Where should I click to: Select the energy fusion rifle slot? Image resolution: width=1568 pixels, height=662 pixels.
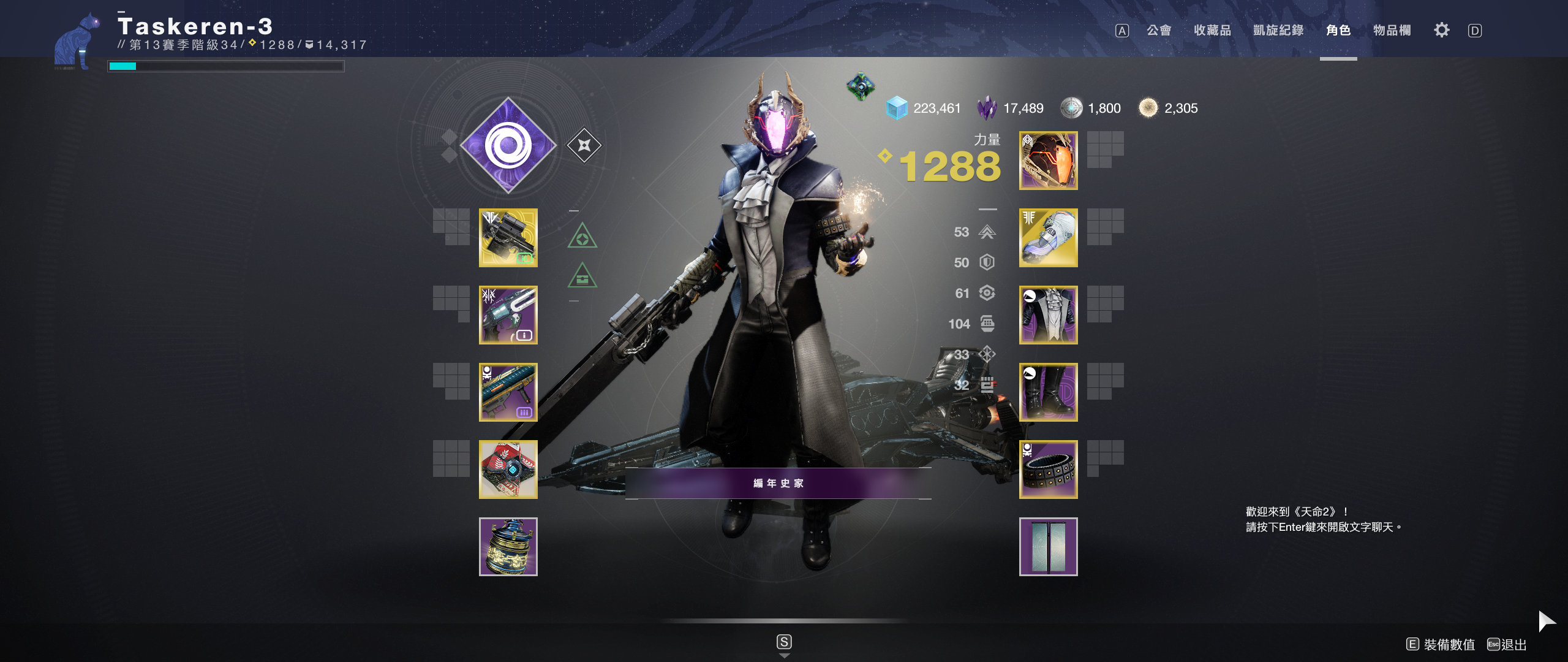508,315
